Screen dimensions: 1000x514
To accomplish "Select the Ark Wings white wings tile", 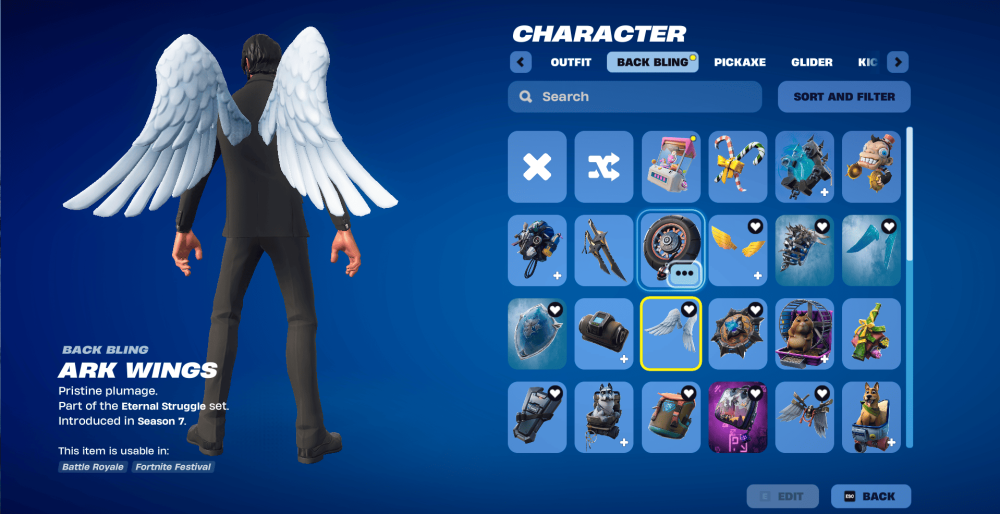I will 670,334.
